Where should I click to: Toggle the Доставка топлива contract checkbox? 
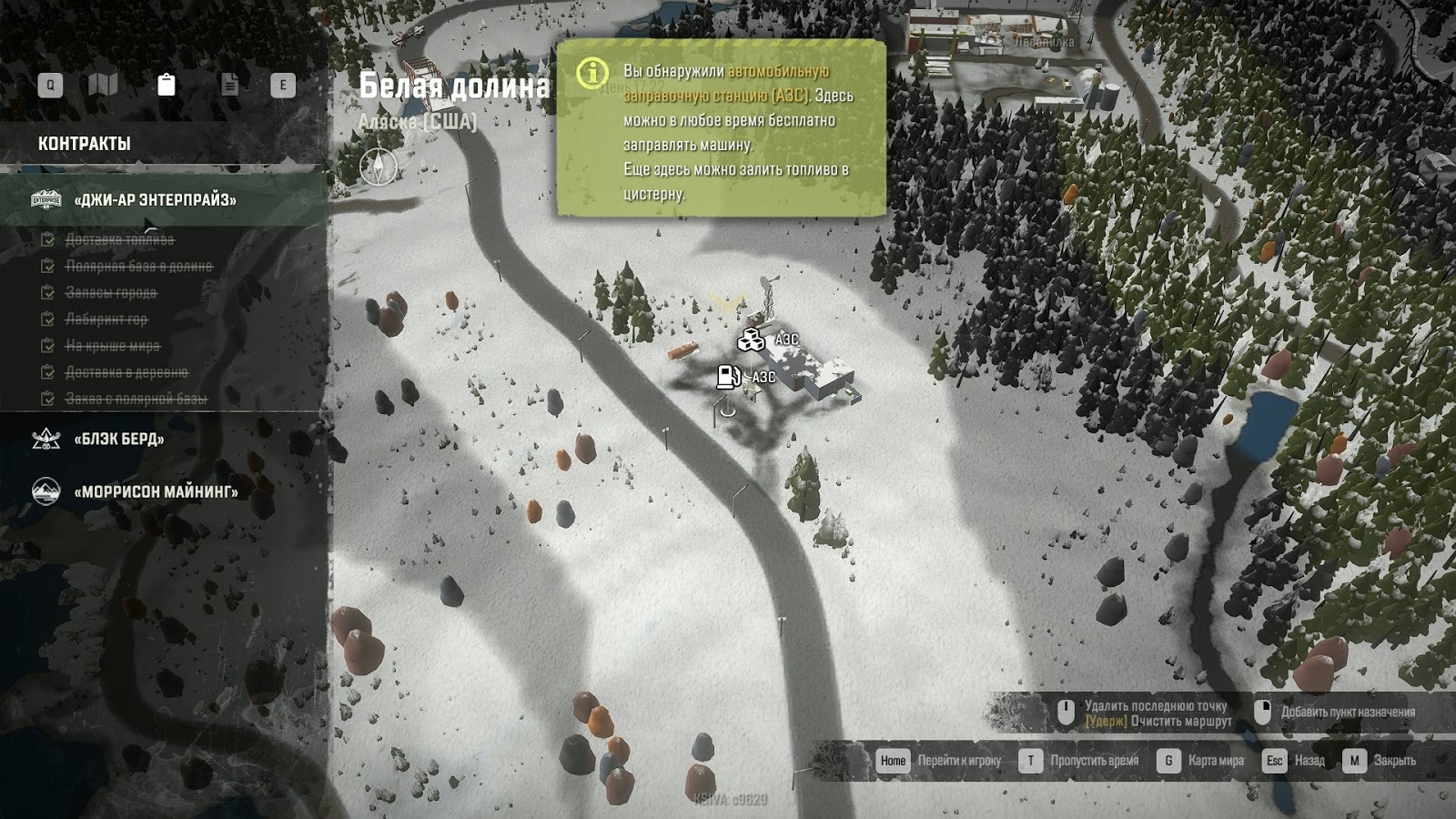coord(45,241)
